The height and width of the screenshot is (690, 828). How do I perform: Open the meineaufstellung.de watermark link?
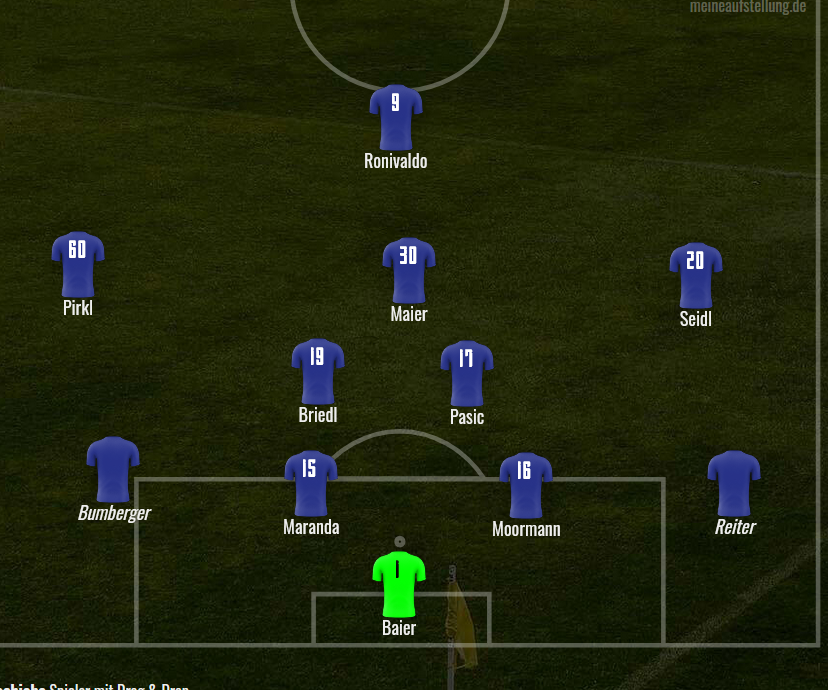tap(747, 7)
